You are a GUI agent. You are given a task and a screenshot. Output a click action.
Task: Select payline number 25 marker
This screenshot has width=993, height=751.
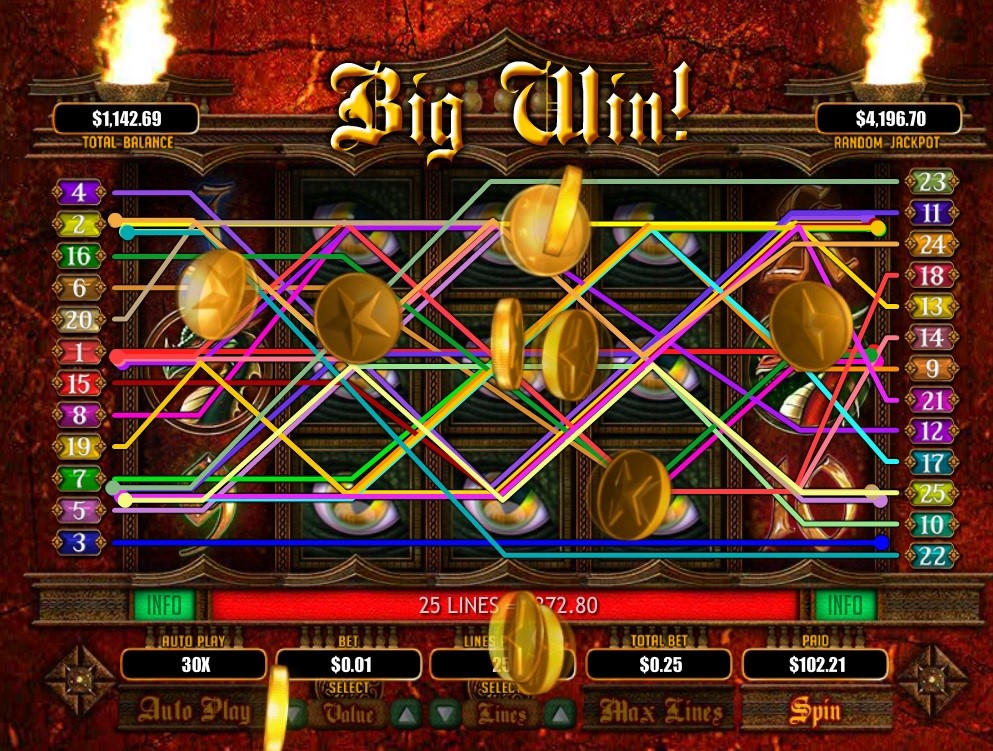click(x=931, y=494)
